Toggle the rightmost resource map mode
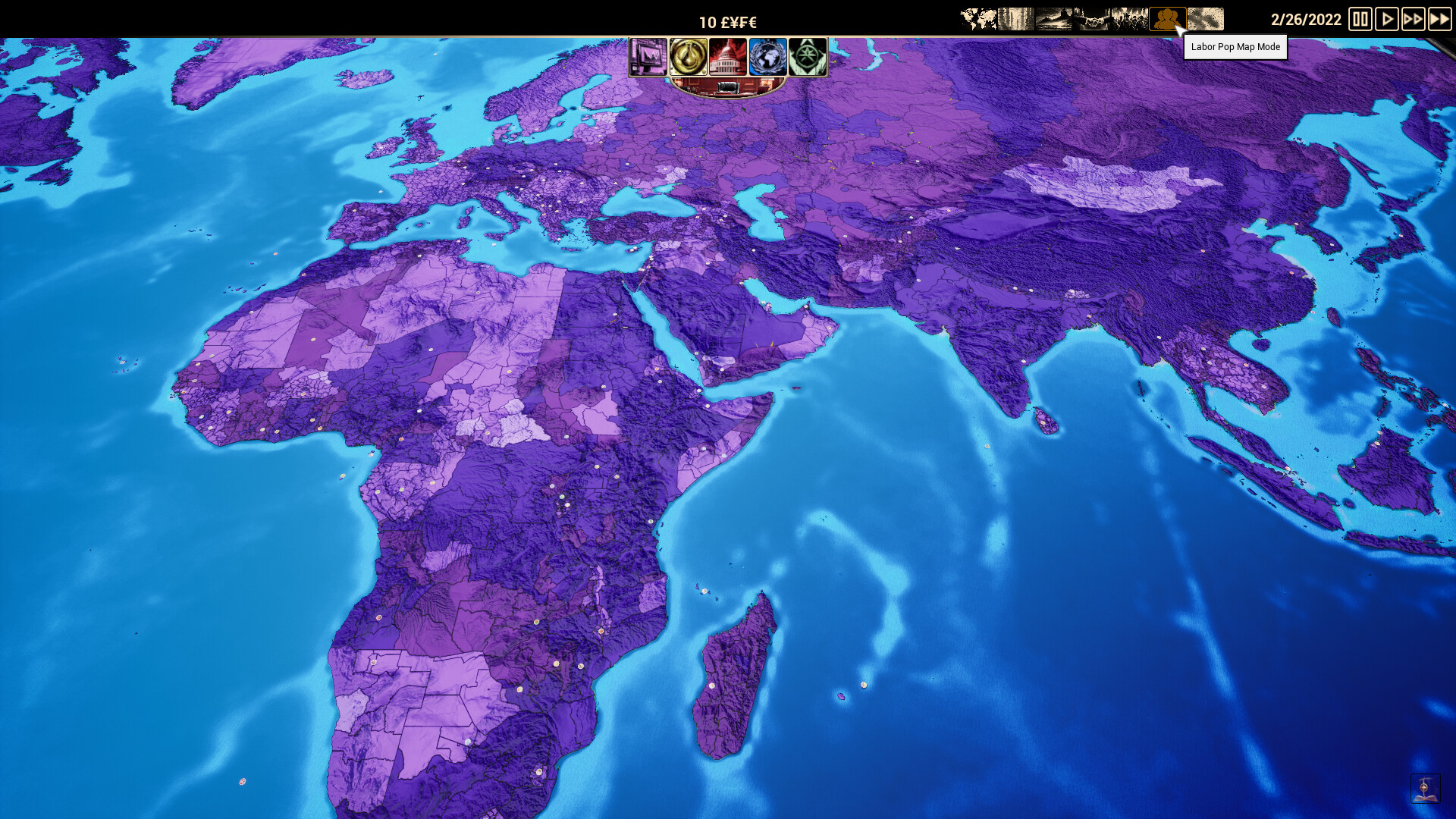The image size is (1456, 819). pos(1207,16)
